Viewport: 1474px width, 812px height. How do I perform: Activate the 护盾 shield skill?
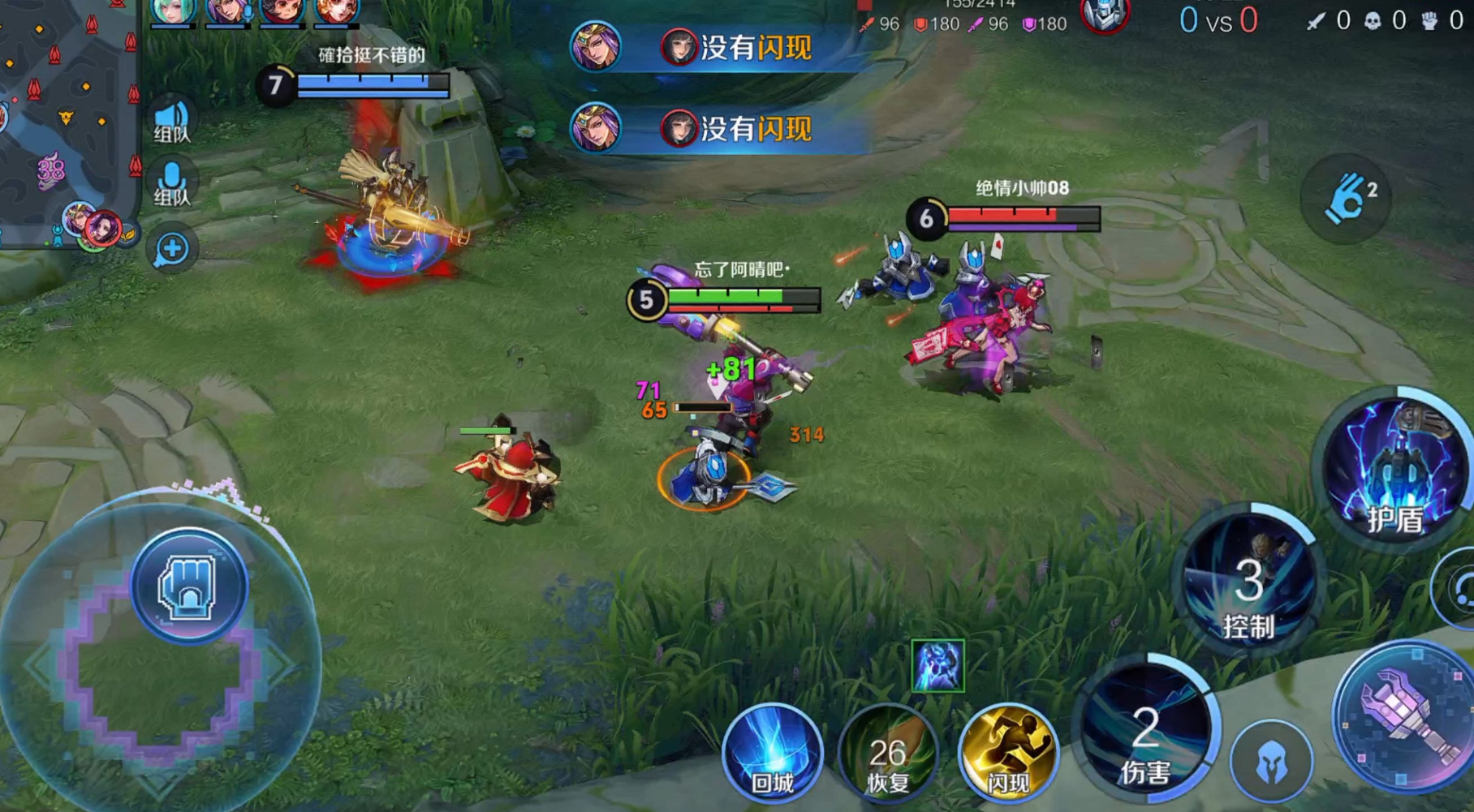coord(1396,470)
